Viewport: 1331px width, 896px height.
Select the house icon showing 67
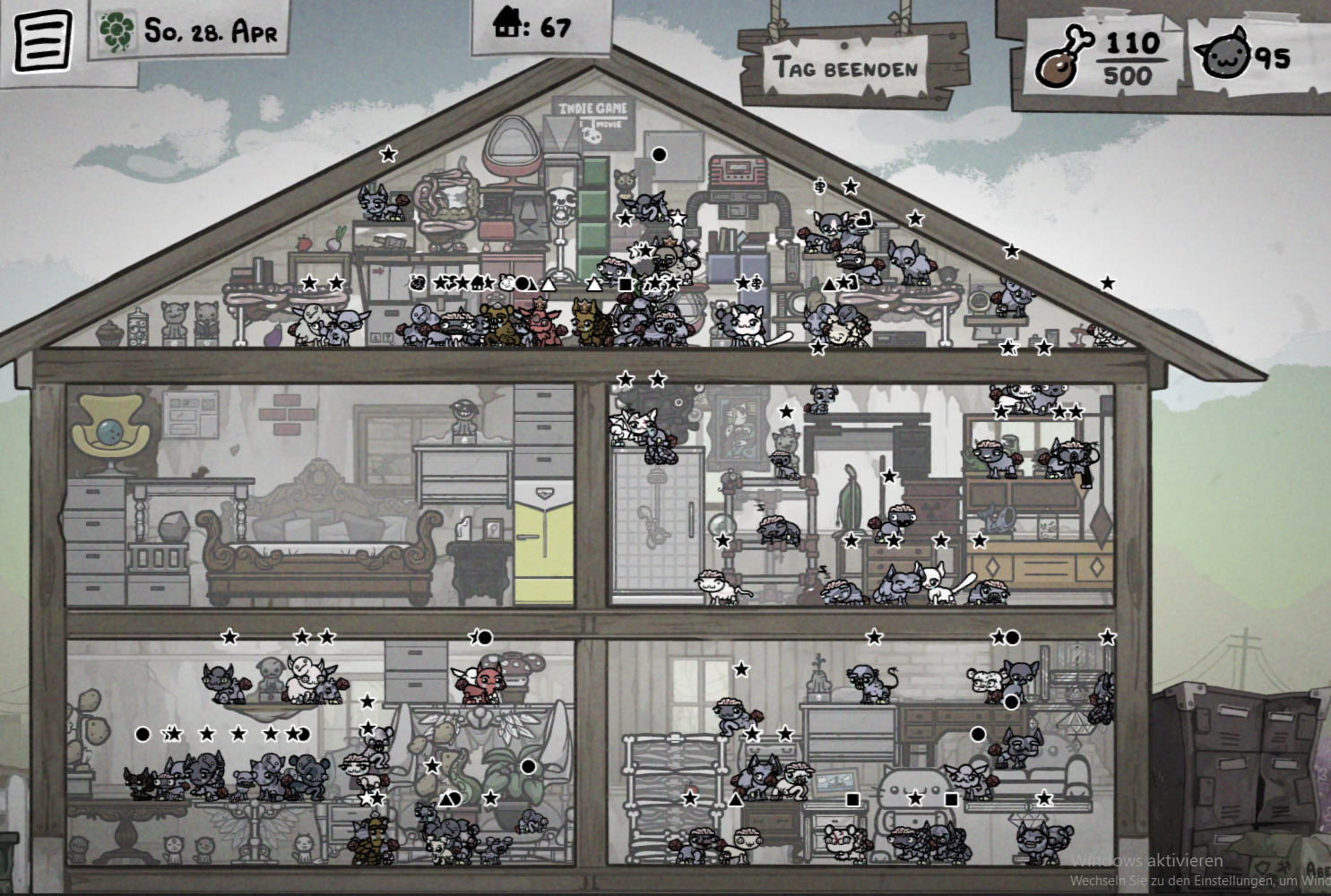pos(509,24)
